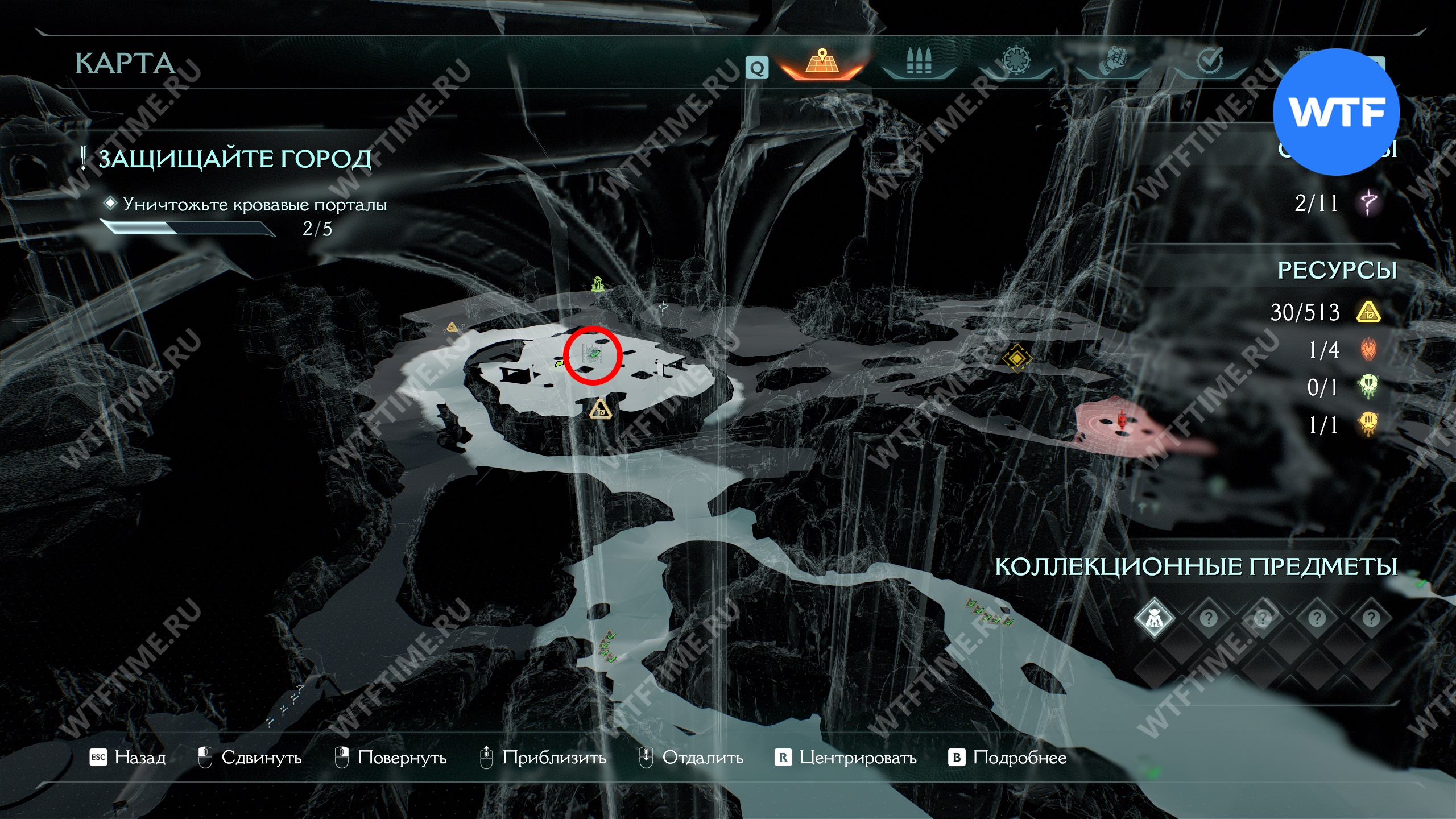
Task: Select the large gold triangle resource marker
Action: [599, 409]
